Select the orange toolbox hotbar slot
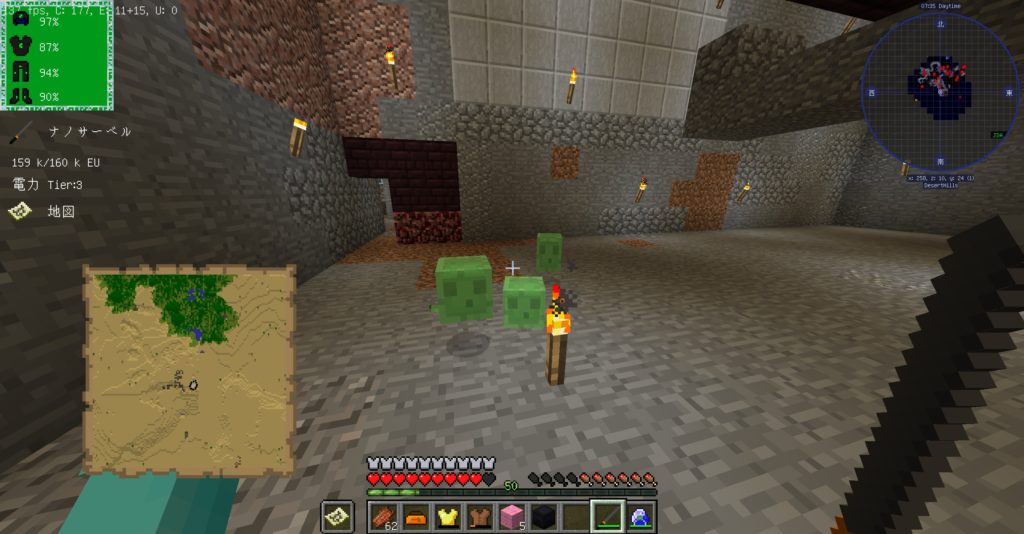 [416, 516]
